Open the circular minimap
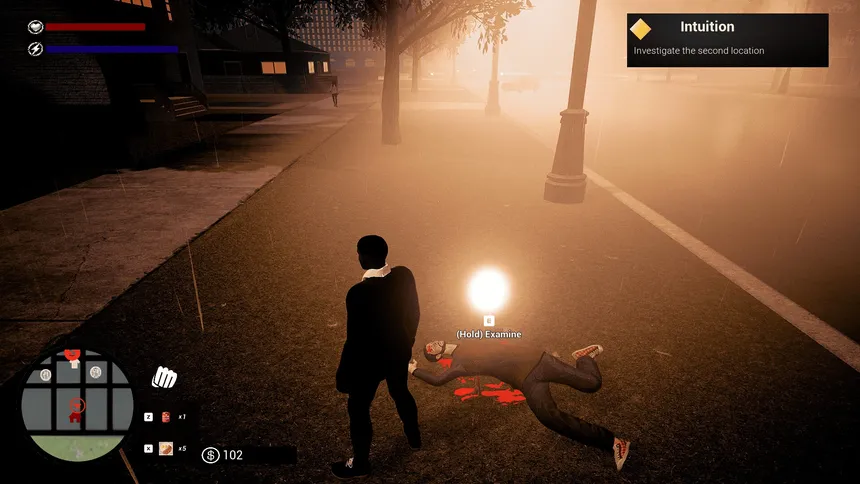 click(76, 404)
